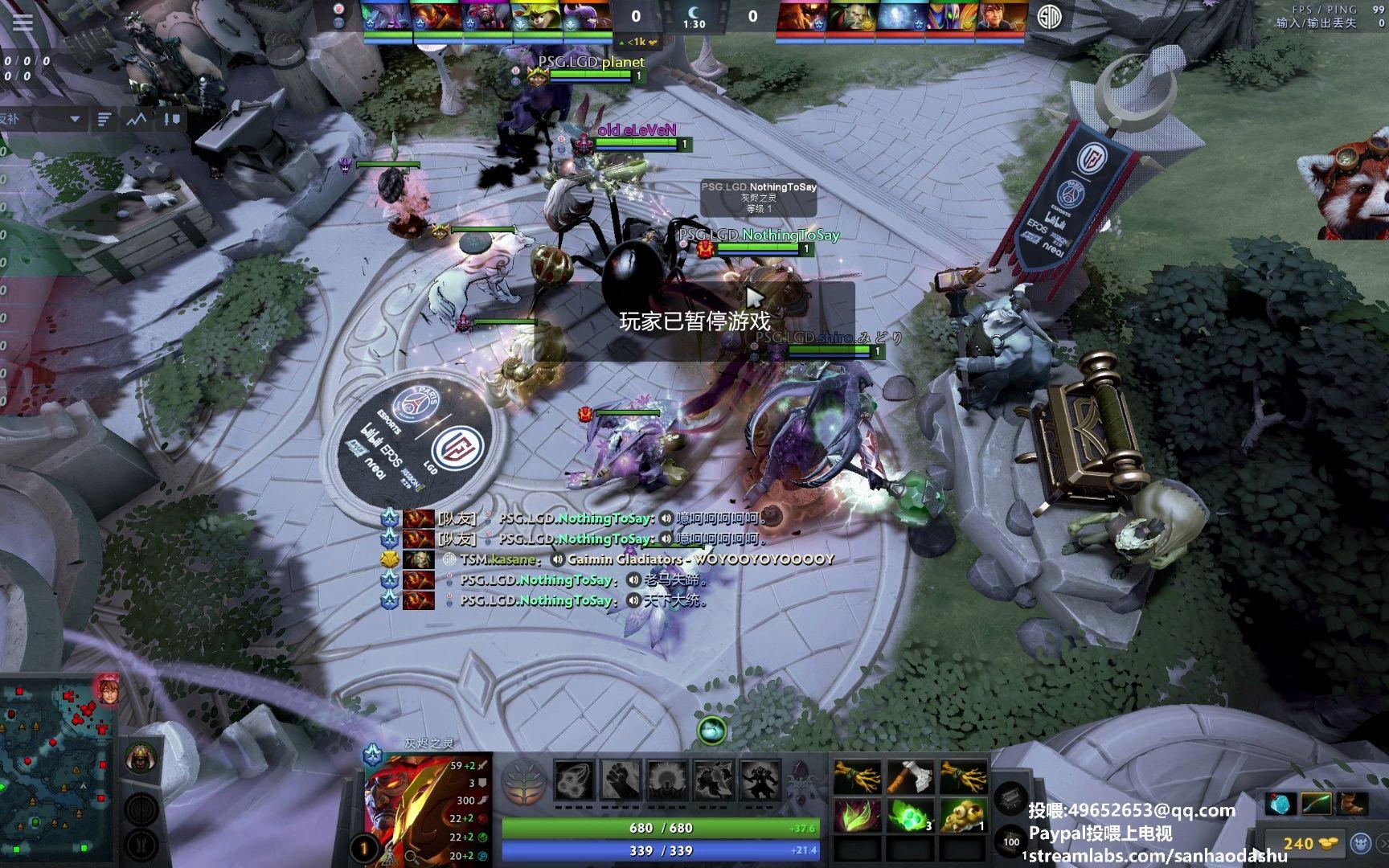Open the hamburger main menu

tap(22, 22)
